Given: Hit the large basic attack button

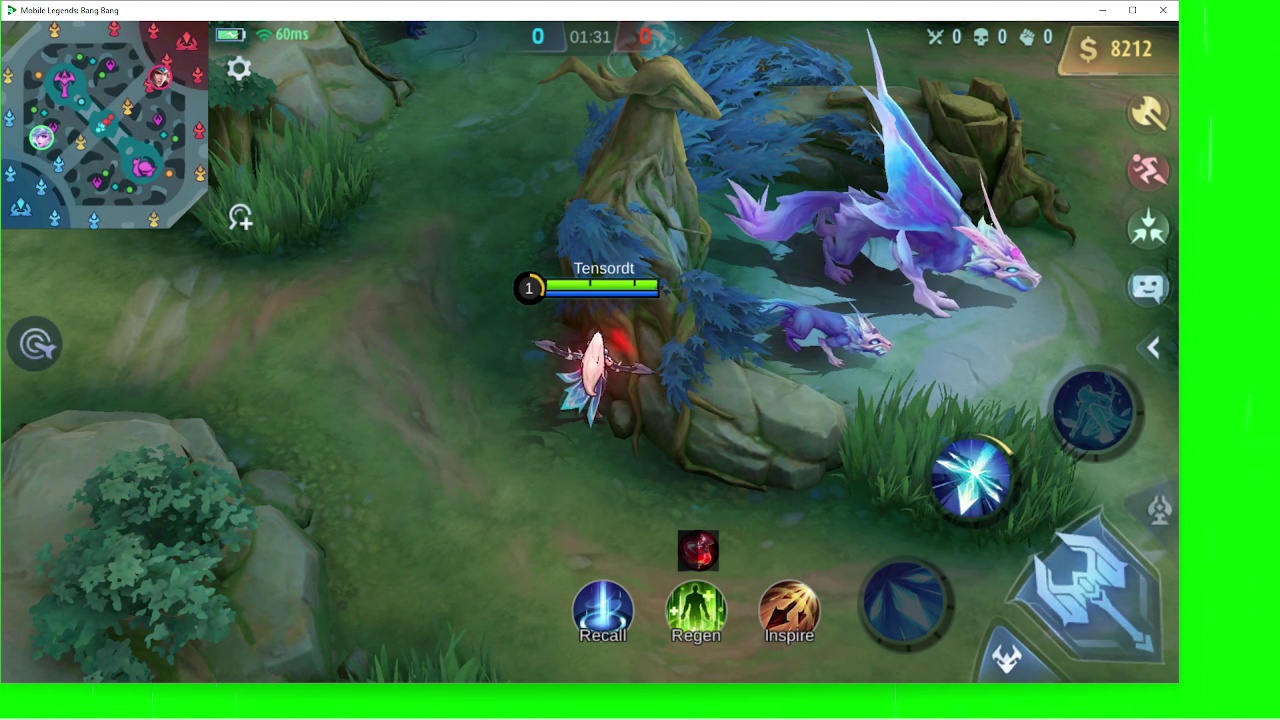Looking at the screenshot, I should 1088,588.
